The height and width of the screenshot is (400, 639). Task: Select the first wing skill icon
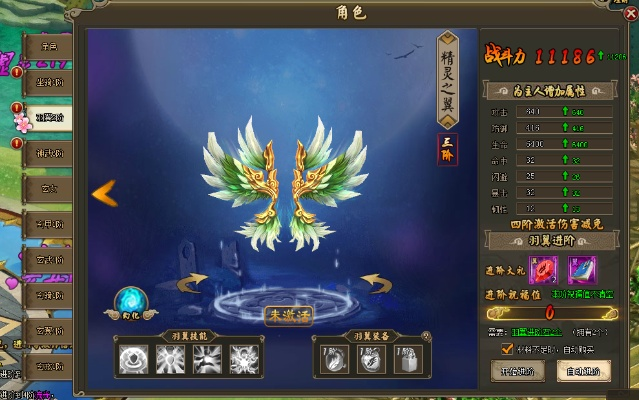[x=133, y=358]
